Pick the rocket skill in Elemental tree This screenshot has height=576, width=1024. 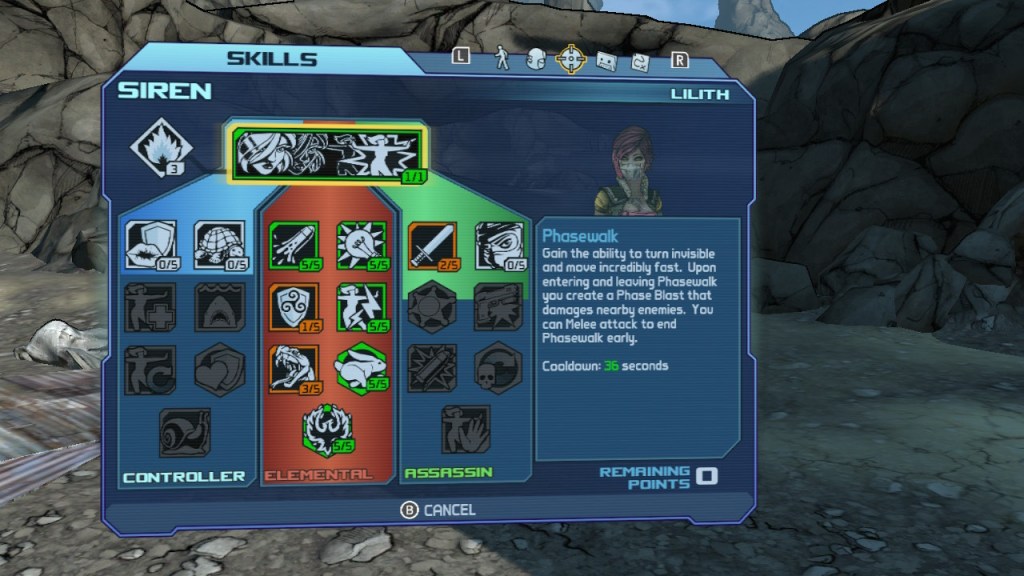pyautogui.click(x=293, y=245)
